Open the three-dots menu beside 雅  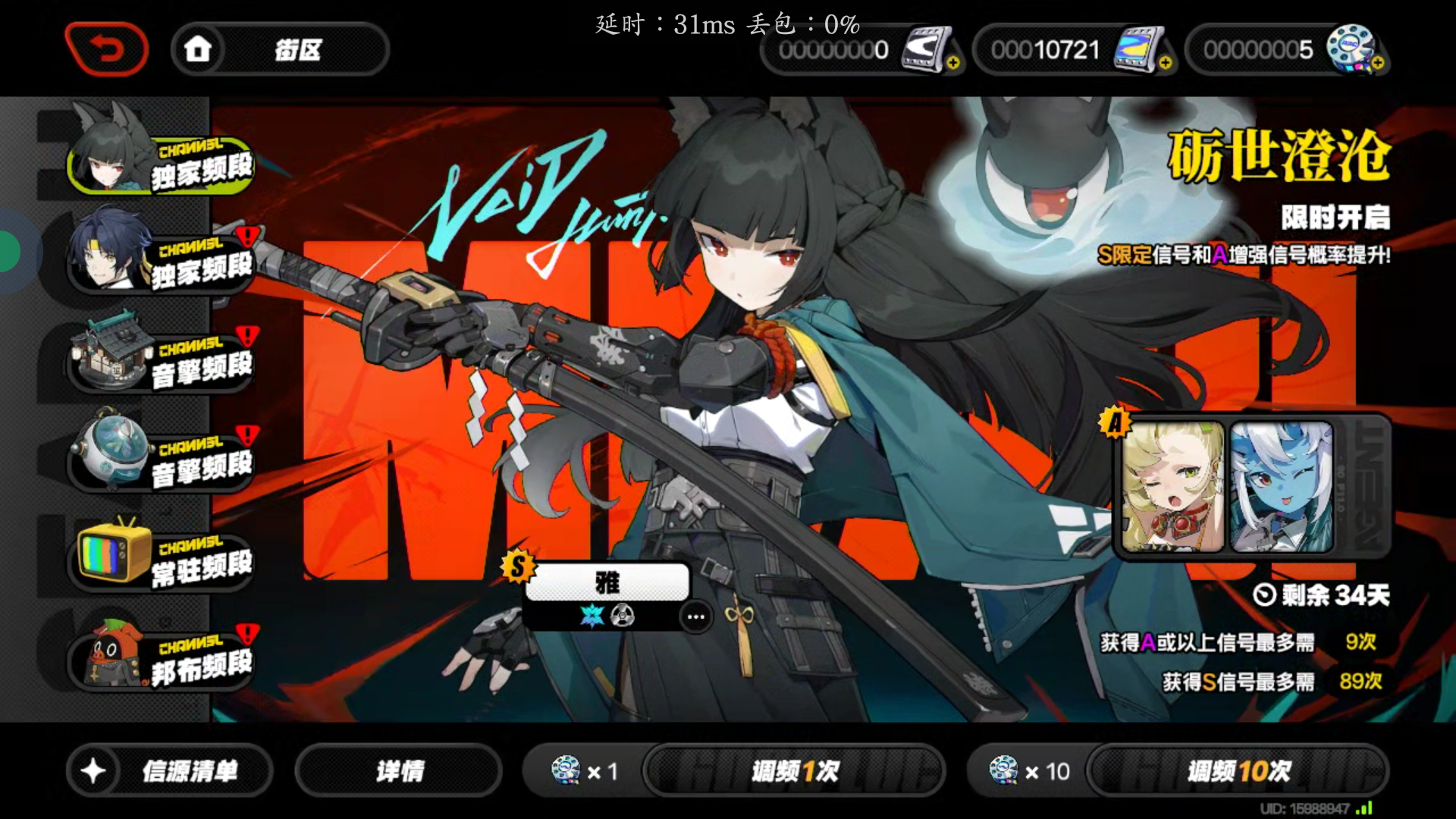click(x=695, y=617)
